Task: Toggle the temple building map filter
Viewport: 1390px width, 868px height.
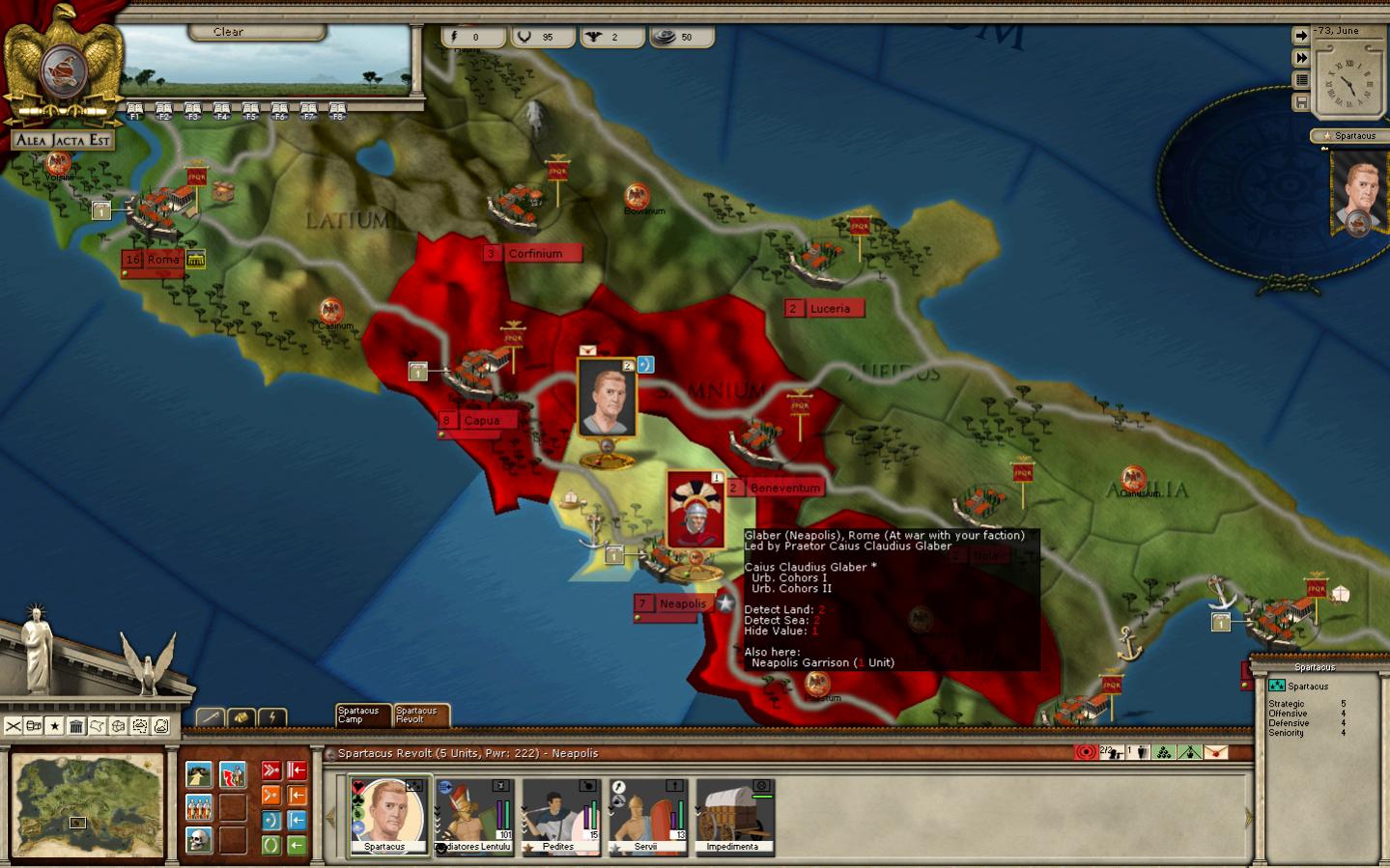Action: 76,726
